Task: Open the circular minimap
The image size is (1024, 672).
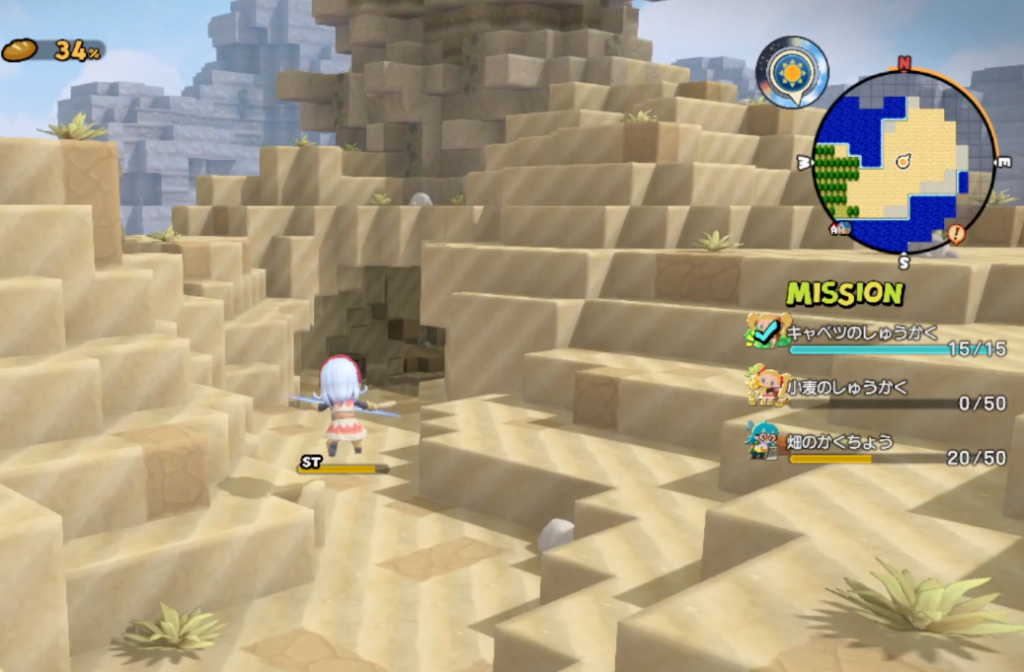Action: pos(903,160)
